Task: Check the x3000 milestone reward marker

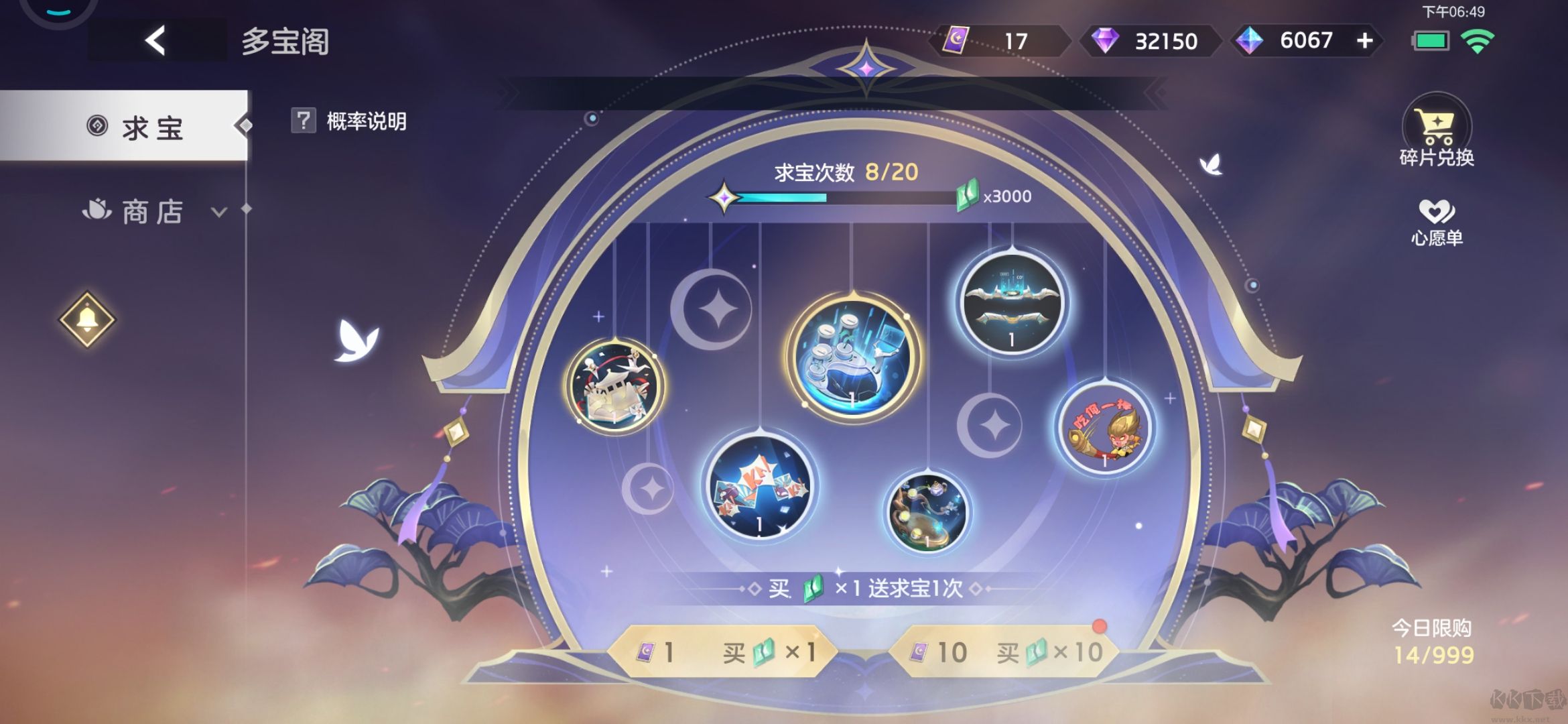Action: pos(998,196)
